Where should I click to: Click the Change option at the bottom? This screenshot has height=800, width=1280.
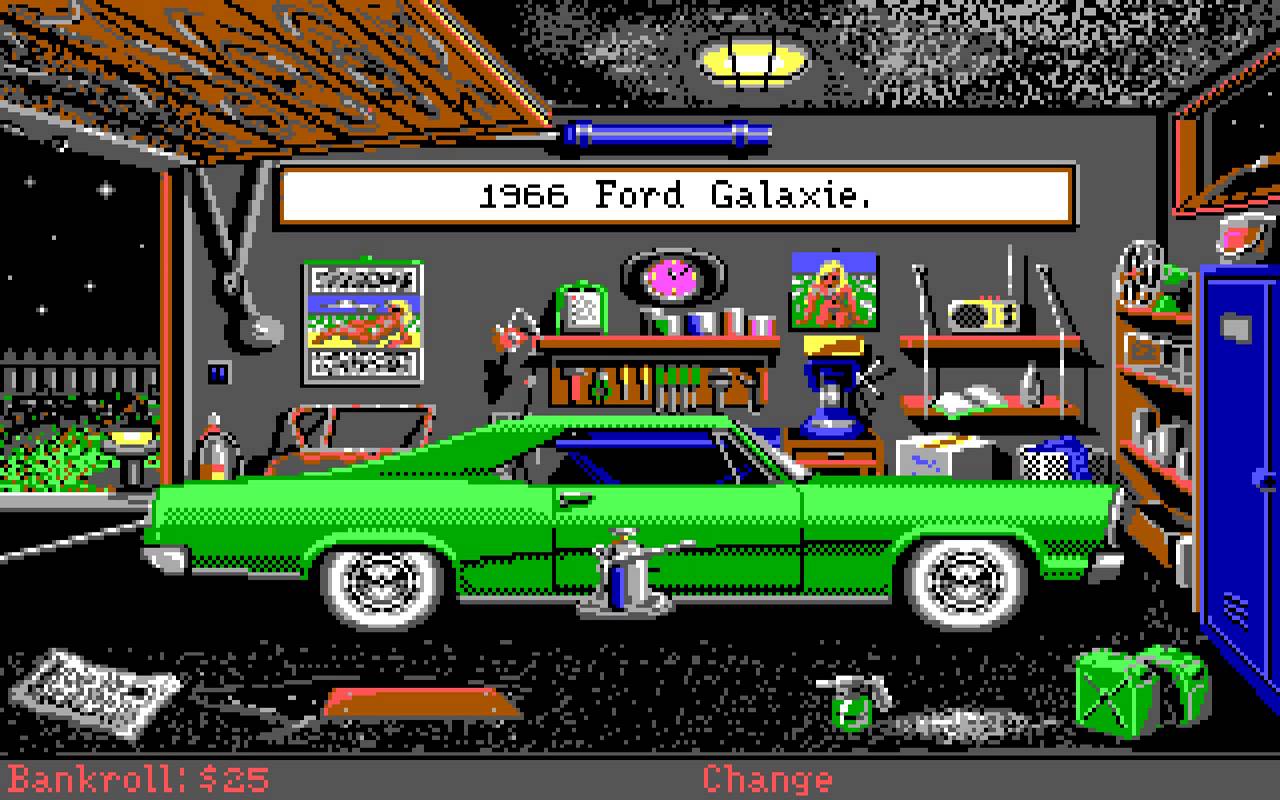[766, 778]
